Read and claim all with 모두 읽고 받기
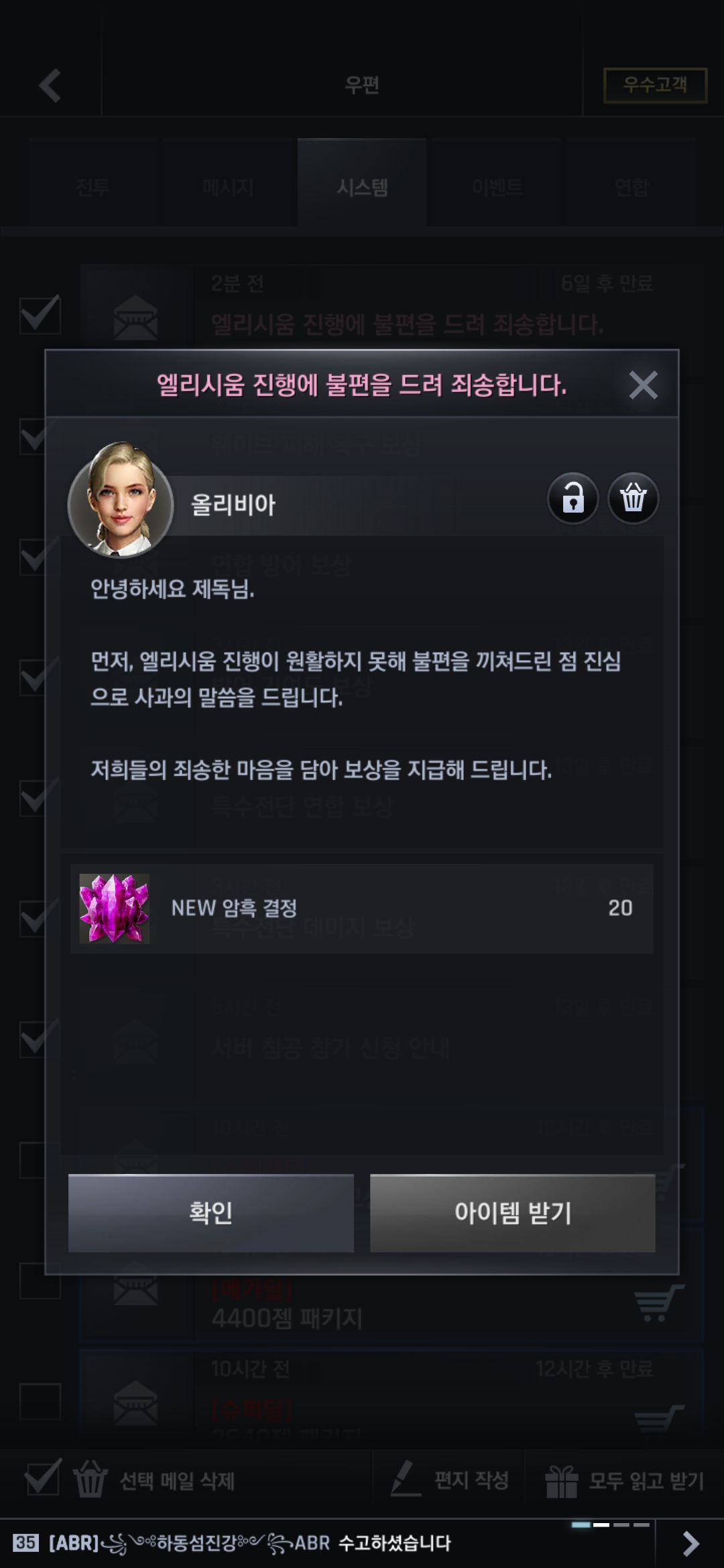724x1568 pixels. coord(625,1481)
